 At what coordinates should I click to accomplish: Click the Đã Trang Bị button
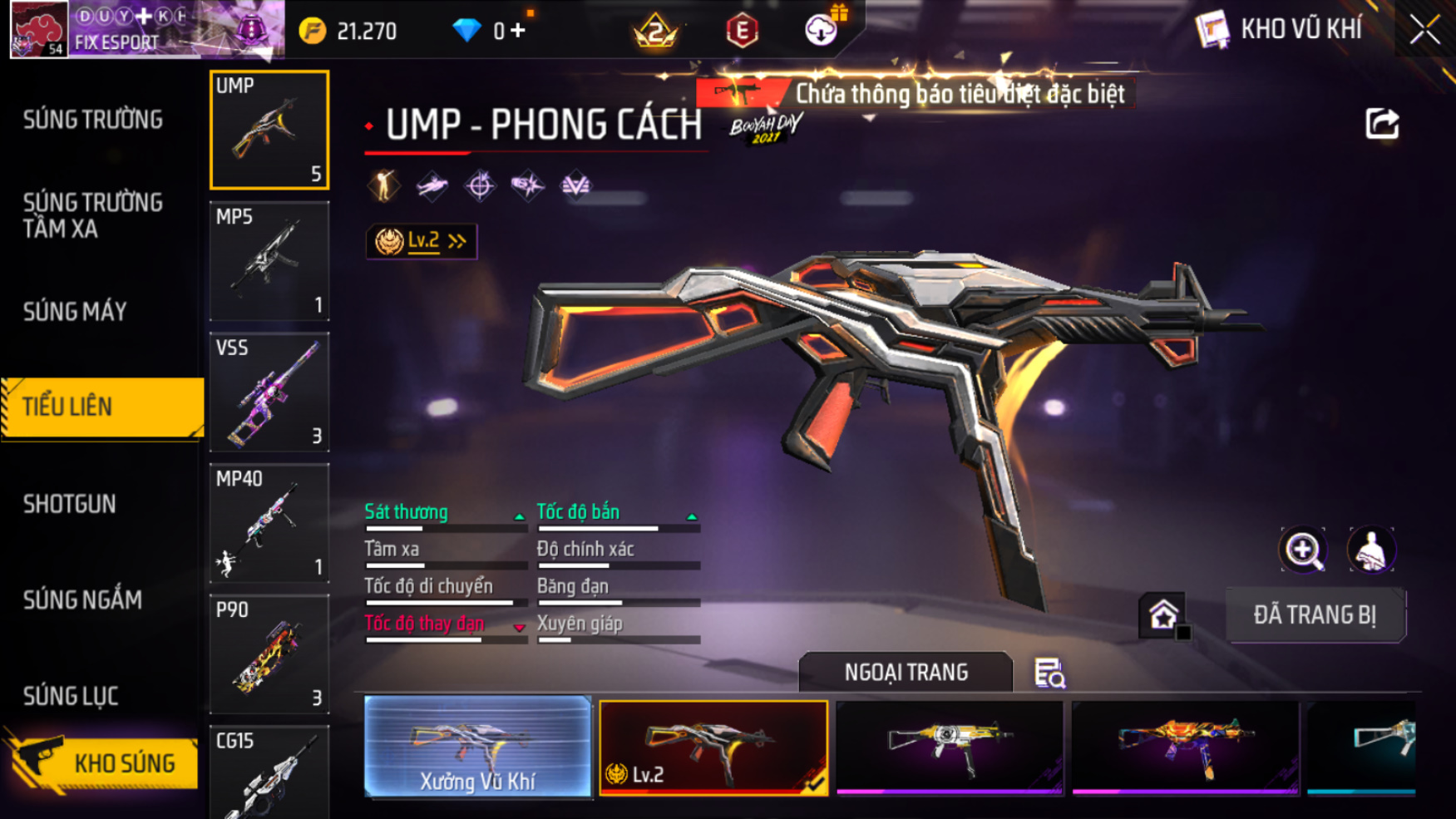pos(1315,615)
